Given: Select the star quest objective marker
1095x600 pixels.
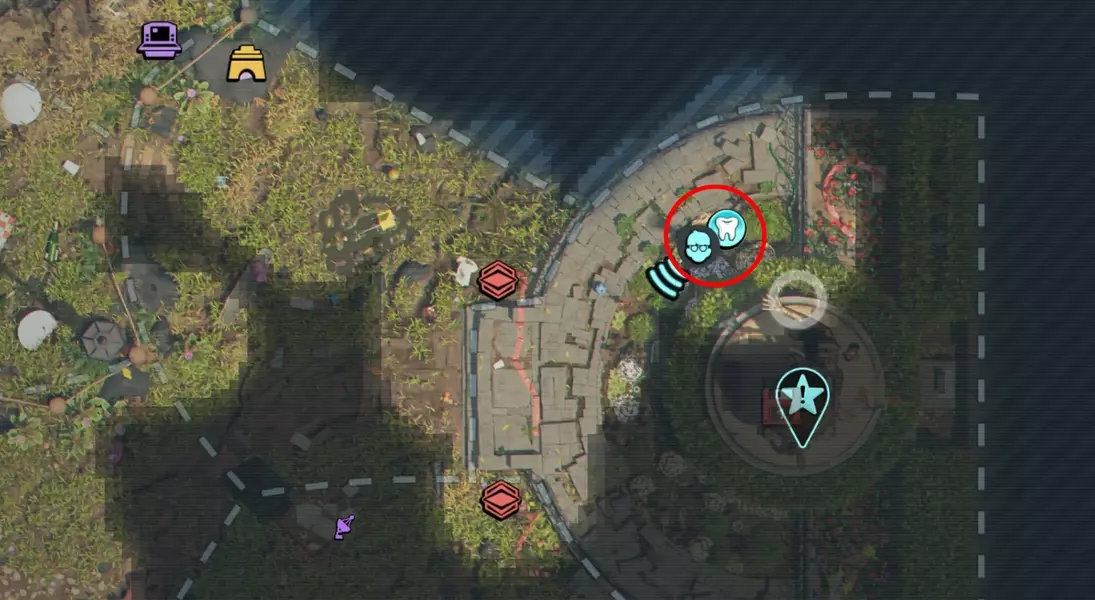Looking at the screenshot, I should point(801,398).
